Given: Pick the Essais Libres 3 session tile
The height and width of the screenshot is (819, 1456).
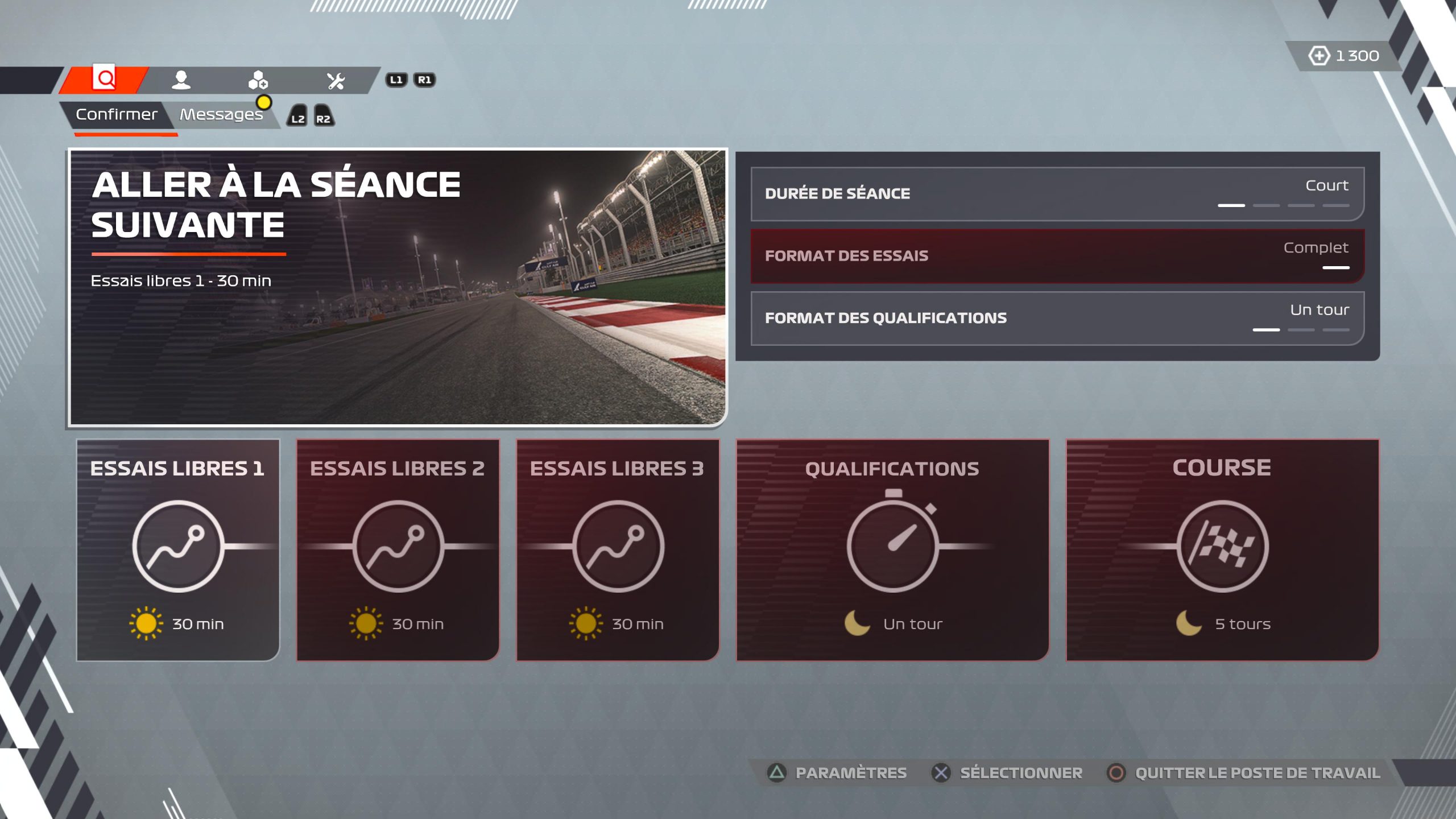Looking at the screenshot, I should [x=617, y=549].
